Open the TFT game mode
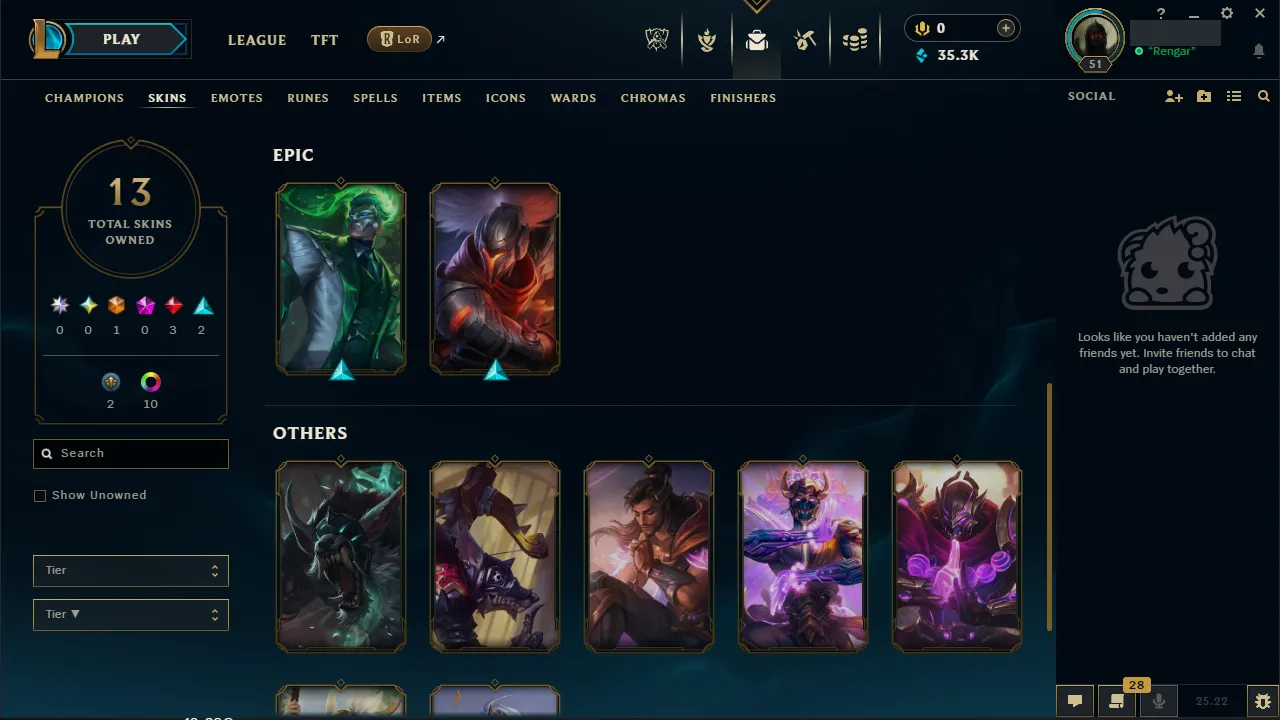The image size is (1280, 720). (324, 40)
